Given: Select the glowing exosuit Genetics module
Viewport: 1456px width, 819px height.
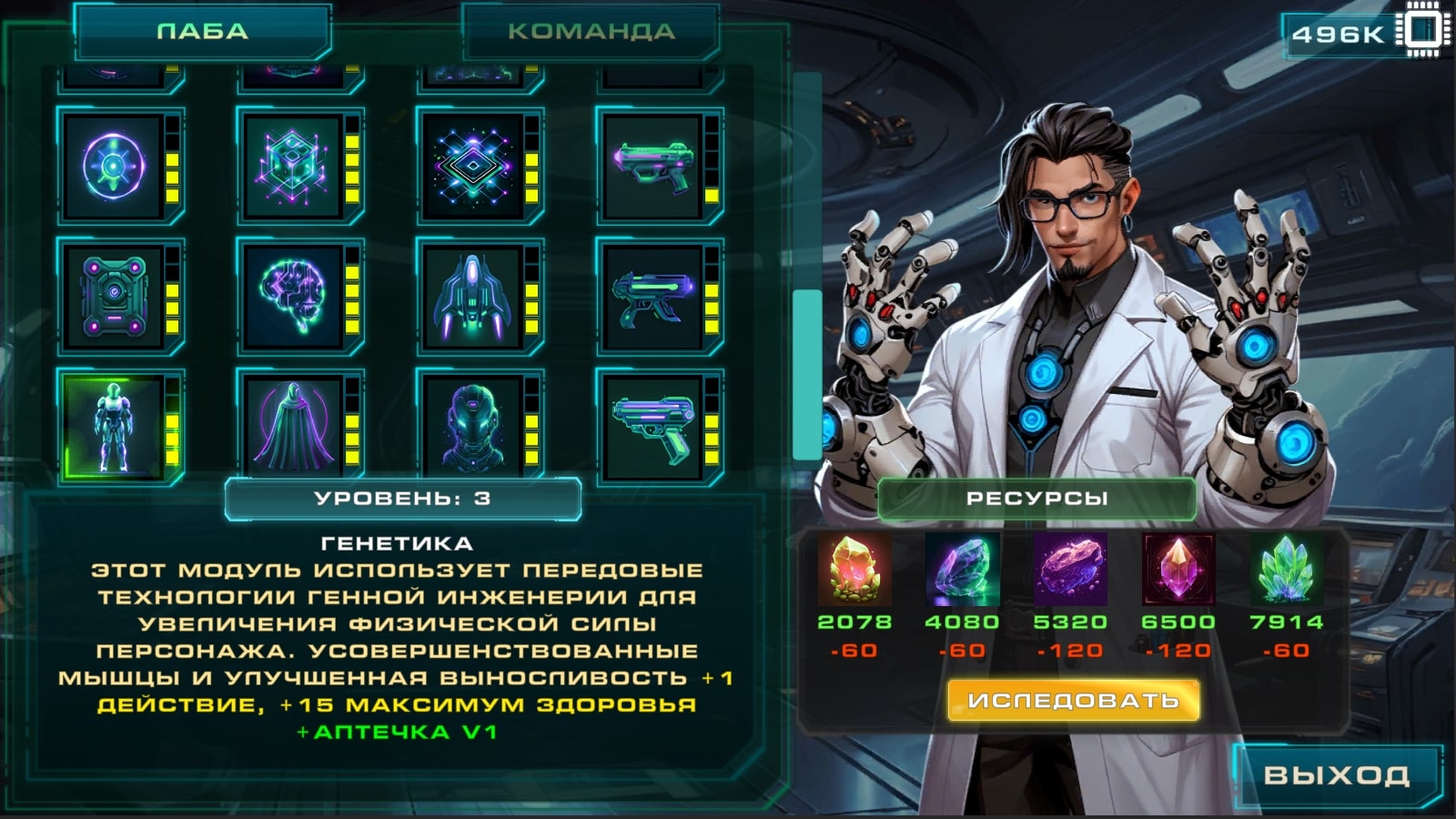Looking at the screenshot, I should [112, 425].
